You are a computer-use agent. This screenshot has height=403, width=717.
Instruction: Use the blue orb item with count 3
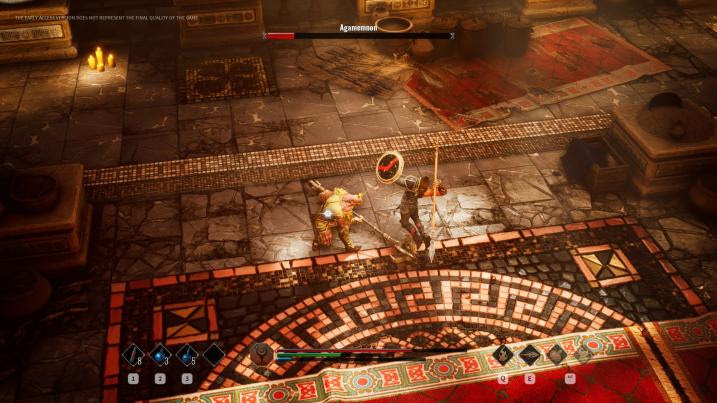pos(160,355)
